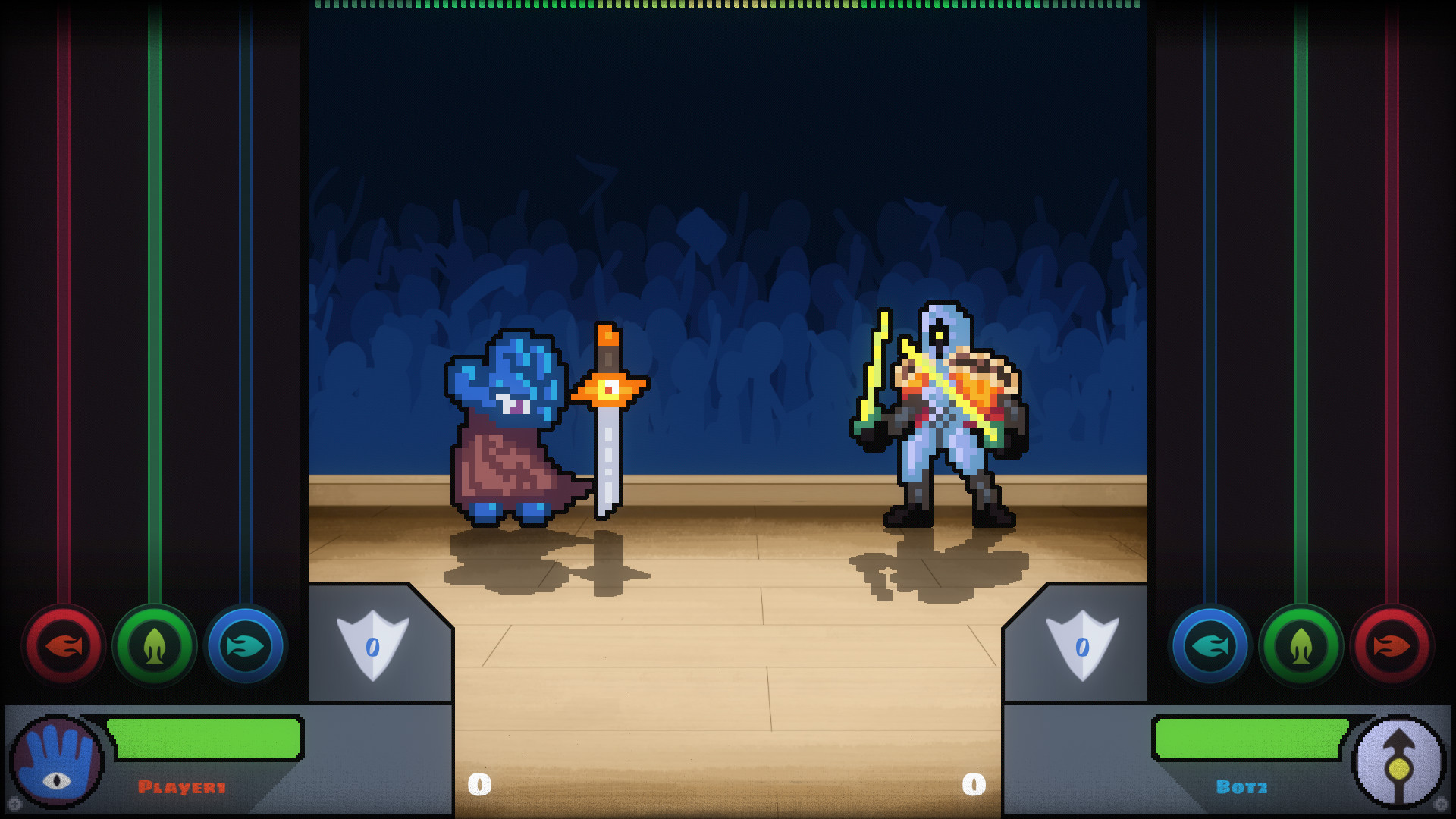Select Bot2's blue fish medallion

(x=1209, y=647)
